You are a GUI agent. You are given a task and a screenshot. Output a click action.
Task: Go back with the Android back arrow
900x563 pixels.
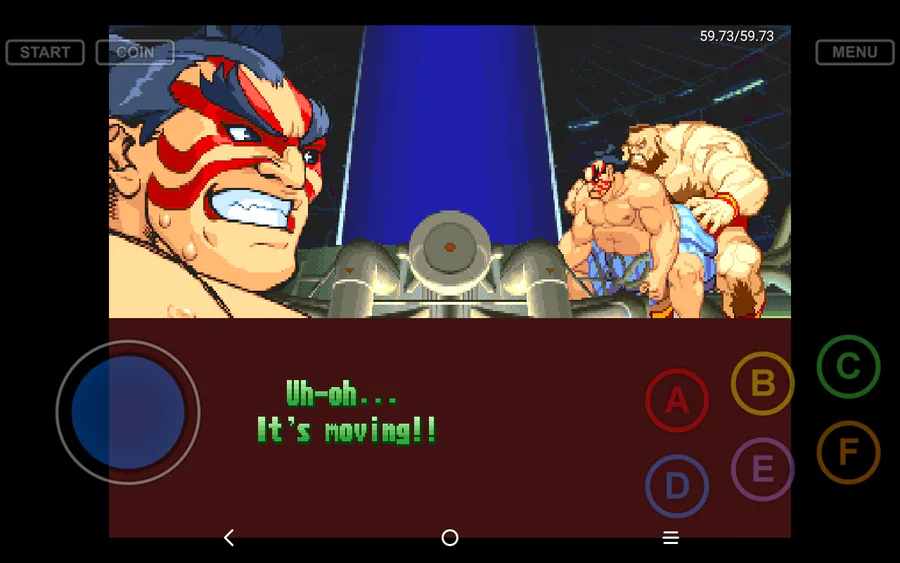[x=229, y=538]
